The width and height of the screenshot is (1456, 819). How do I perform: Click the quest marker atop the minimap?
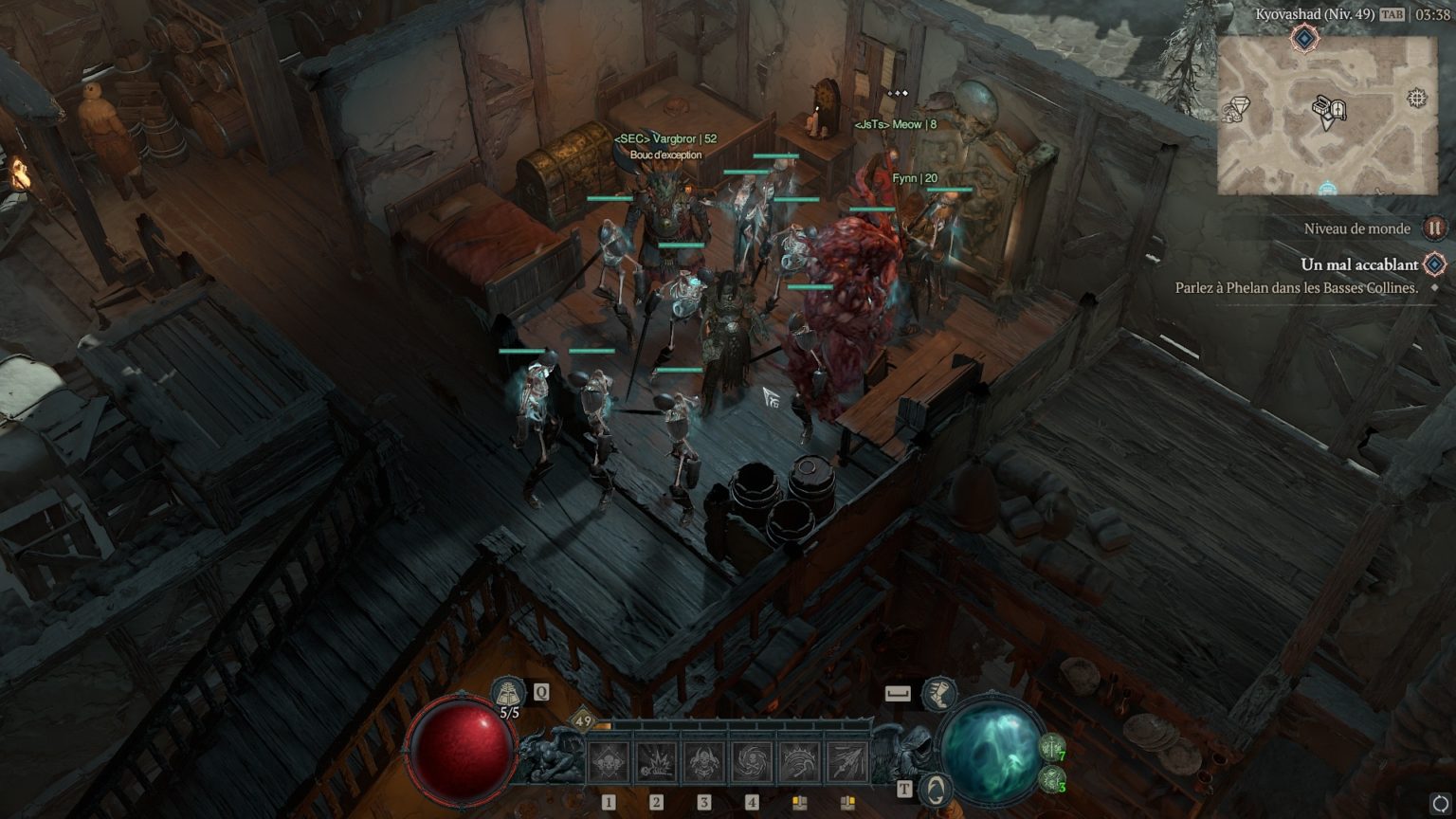(x=1304, y=38)
